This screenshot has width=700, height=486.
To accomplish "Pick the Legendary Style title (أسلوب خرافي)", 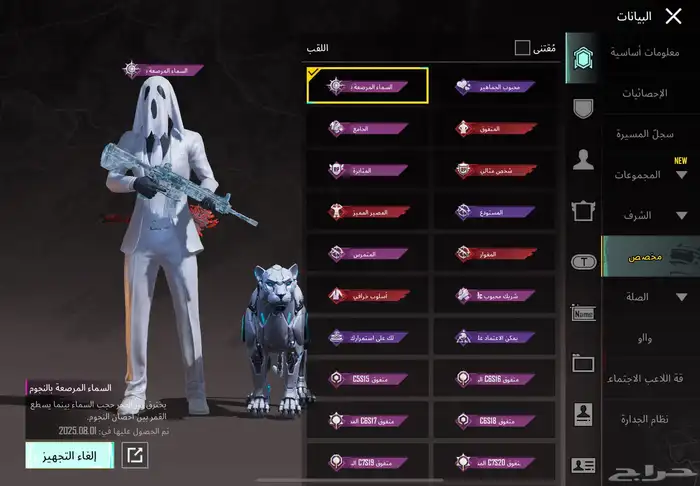I will [367, 295].
